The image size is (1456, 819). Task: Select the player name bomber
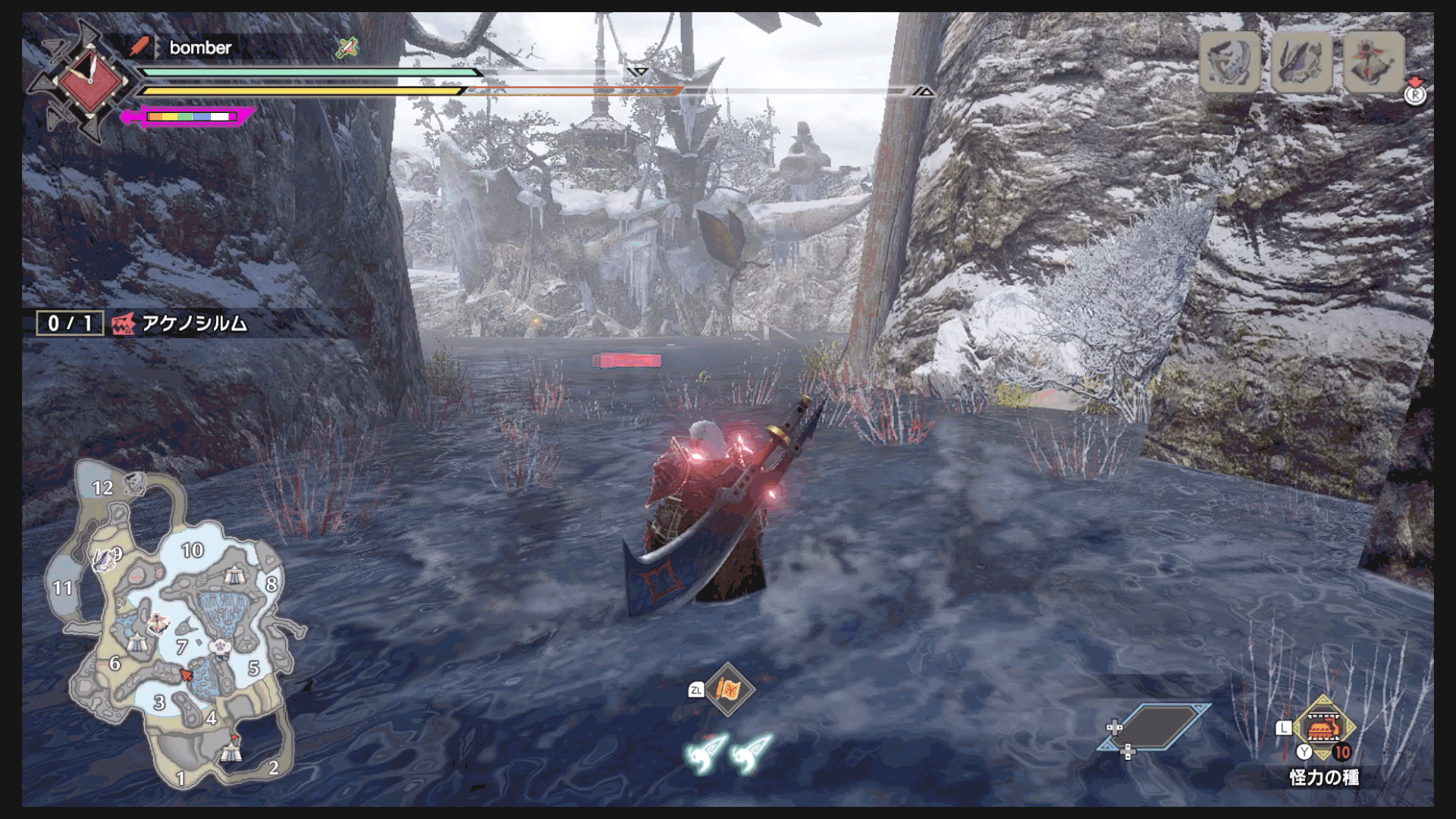click(x=200, y=48)
